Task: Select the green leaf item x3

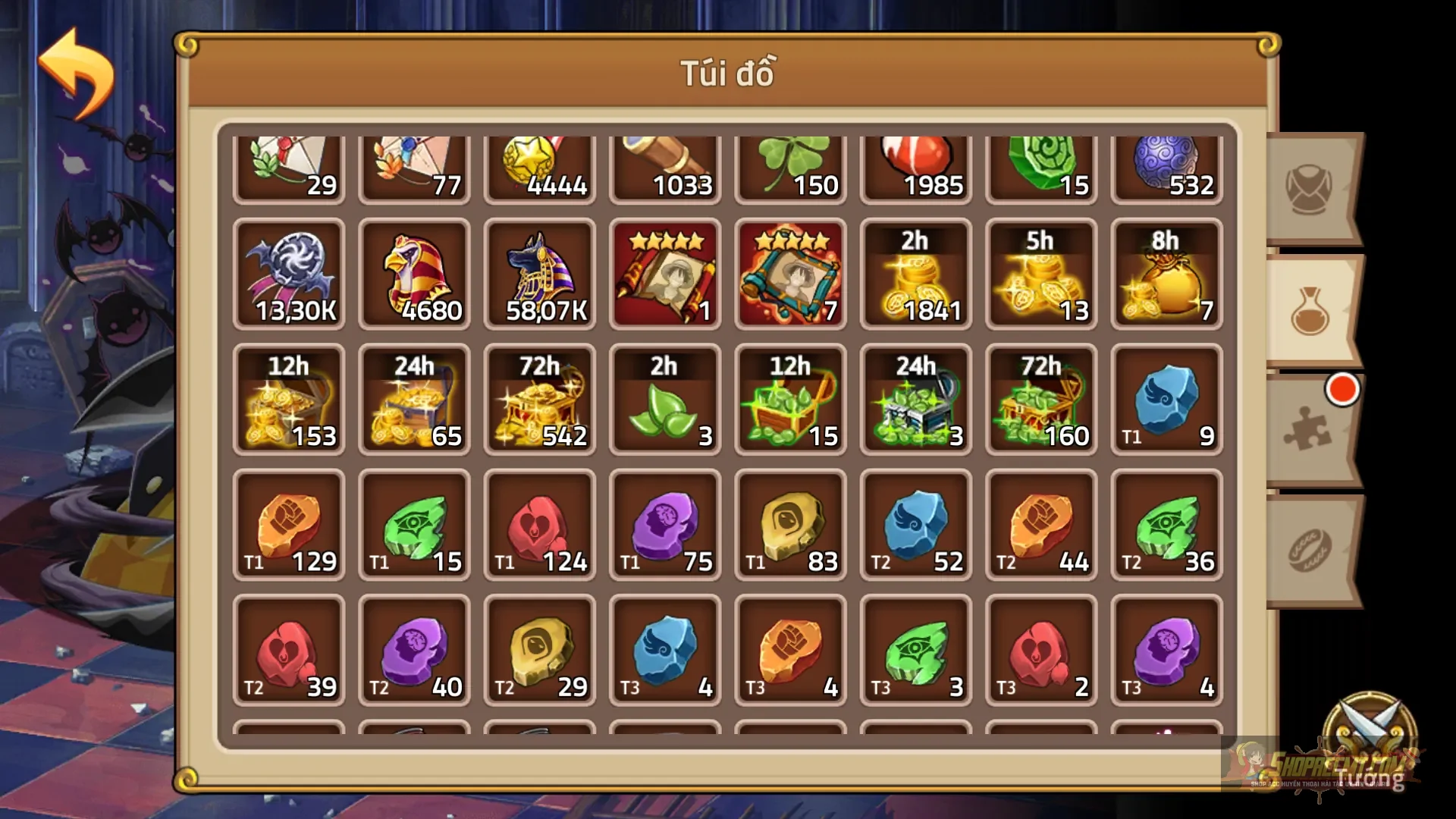Action: (664, 400)
